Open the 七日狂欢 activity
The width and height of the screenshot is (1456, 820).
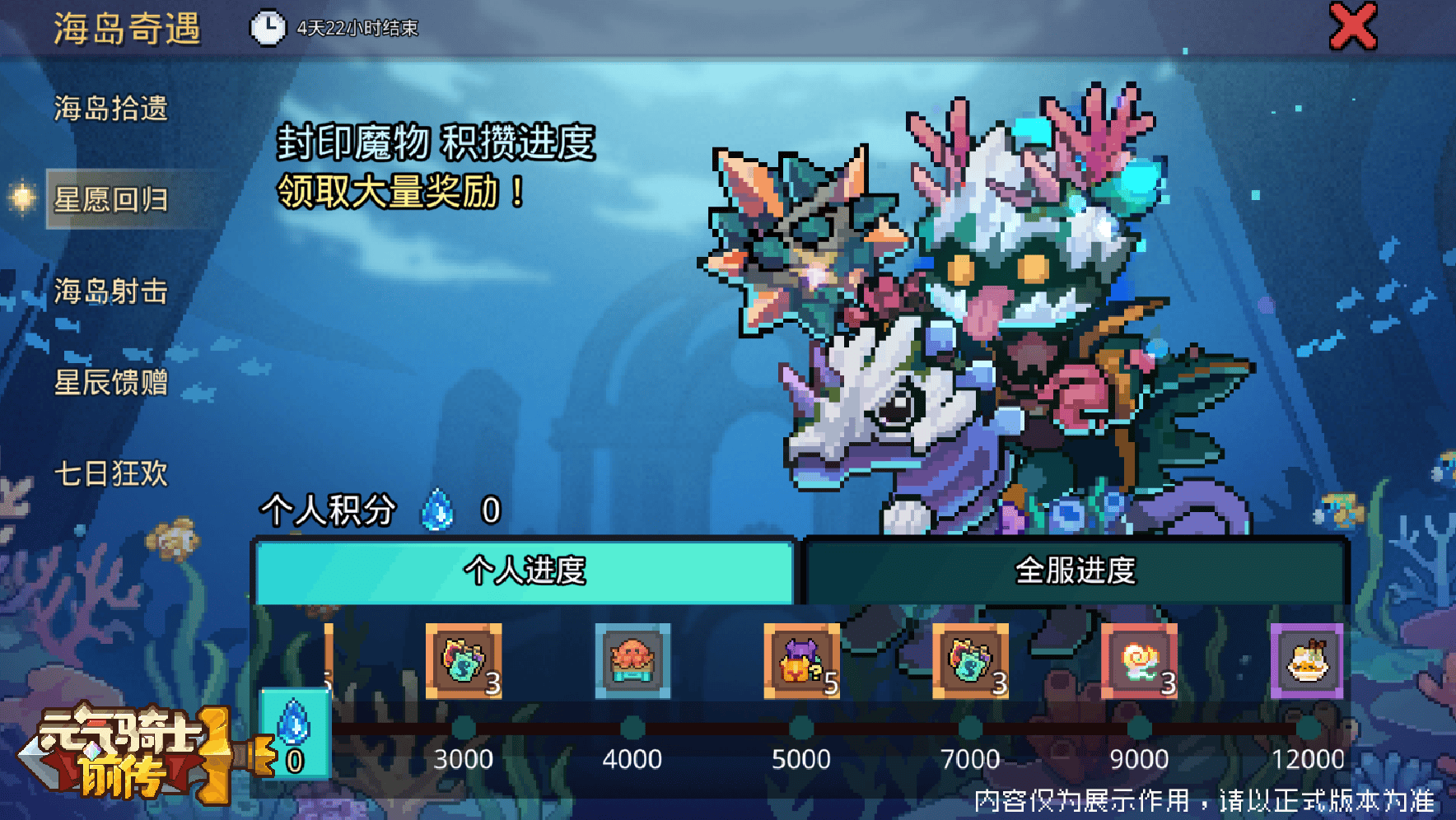pos(111,475)
